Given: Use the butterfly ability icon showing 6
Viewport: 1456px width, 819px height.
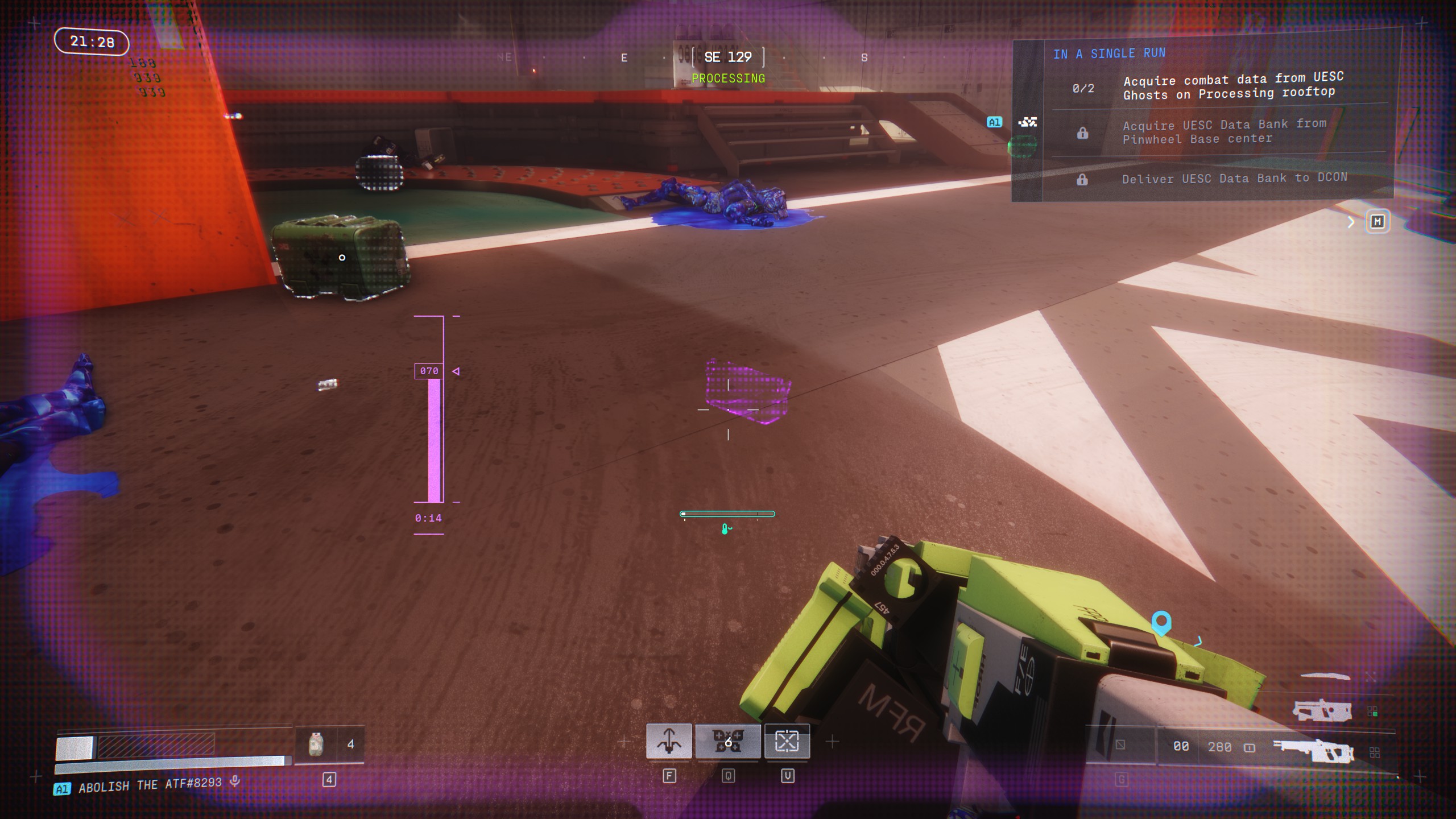Looking at the screenshot, I should click(728, 741).
